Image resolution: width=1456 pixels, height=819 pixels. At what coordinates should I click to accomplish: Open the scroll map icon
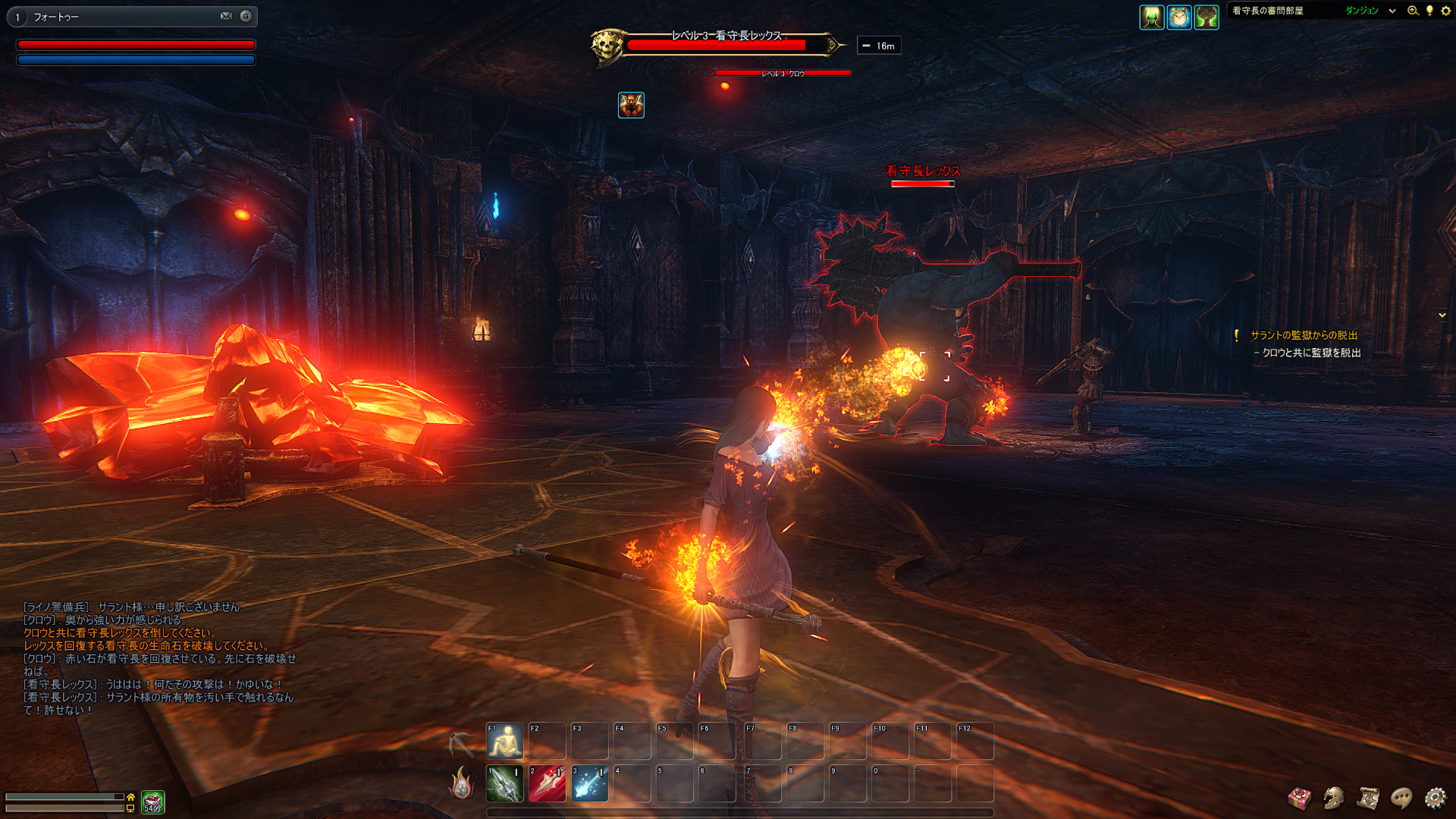click(1368, 798)
